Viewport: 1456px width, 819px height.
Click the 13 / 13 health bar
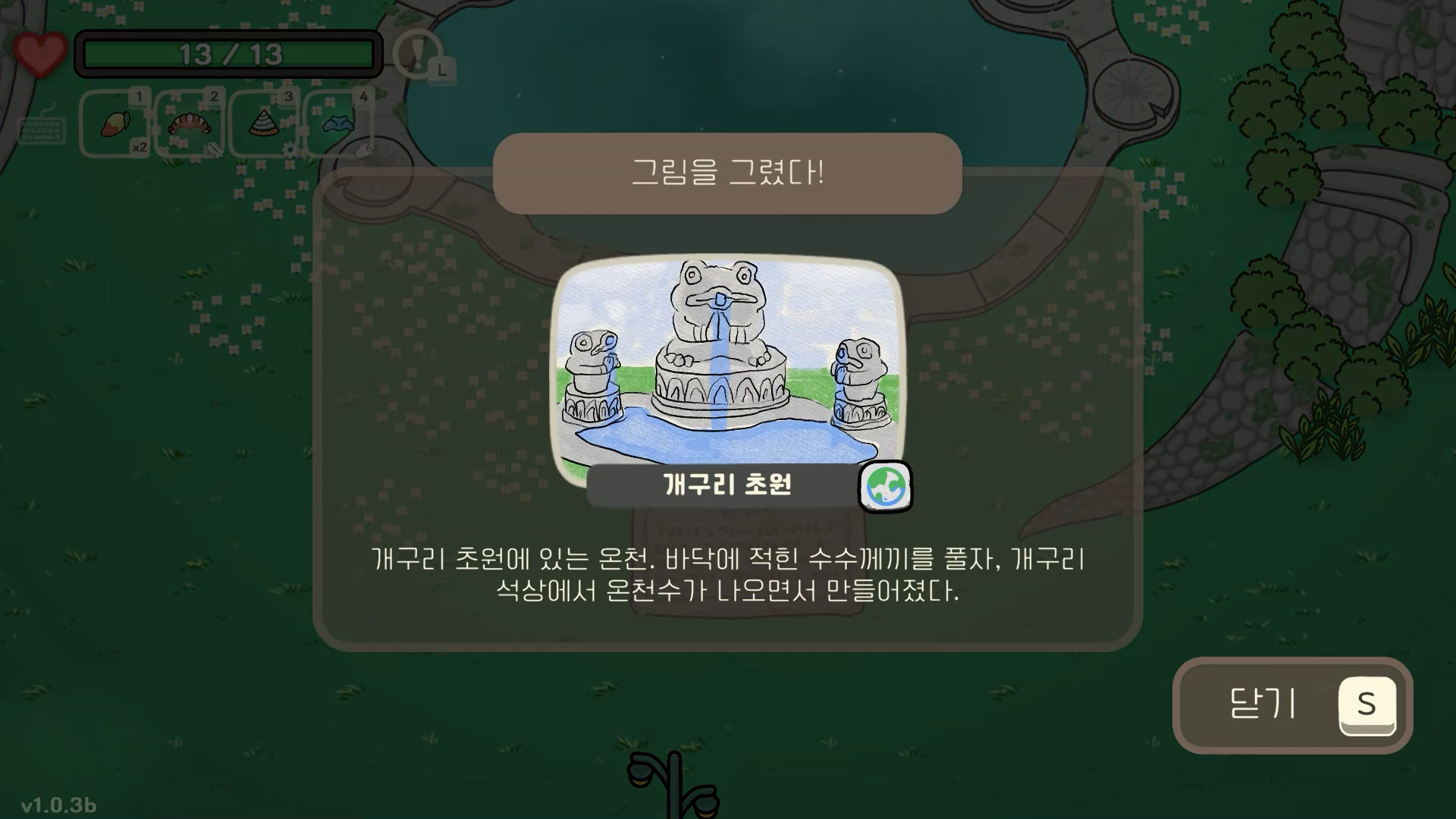tap(227, 53)
